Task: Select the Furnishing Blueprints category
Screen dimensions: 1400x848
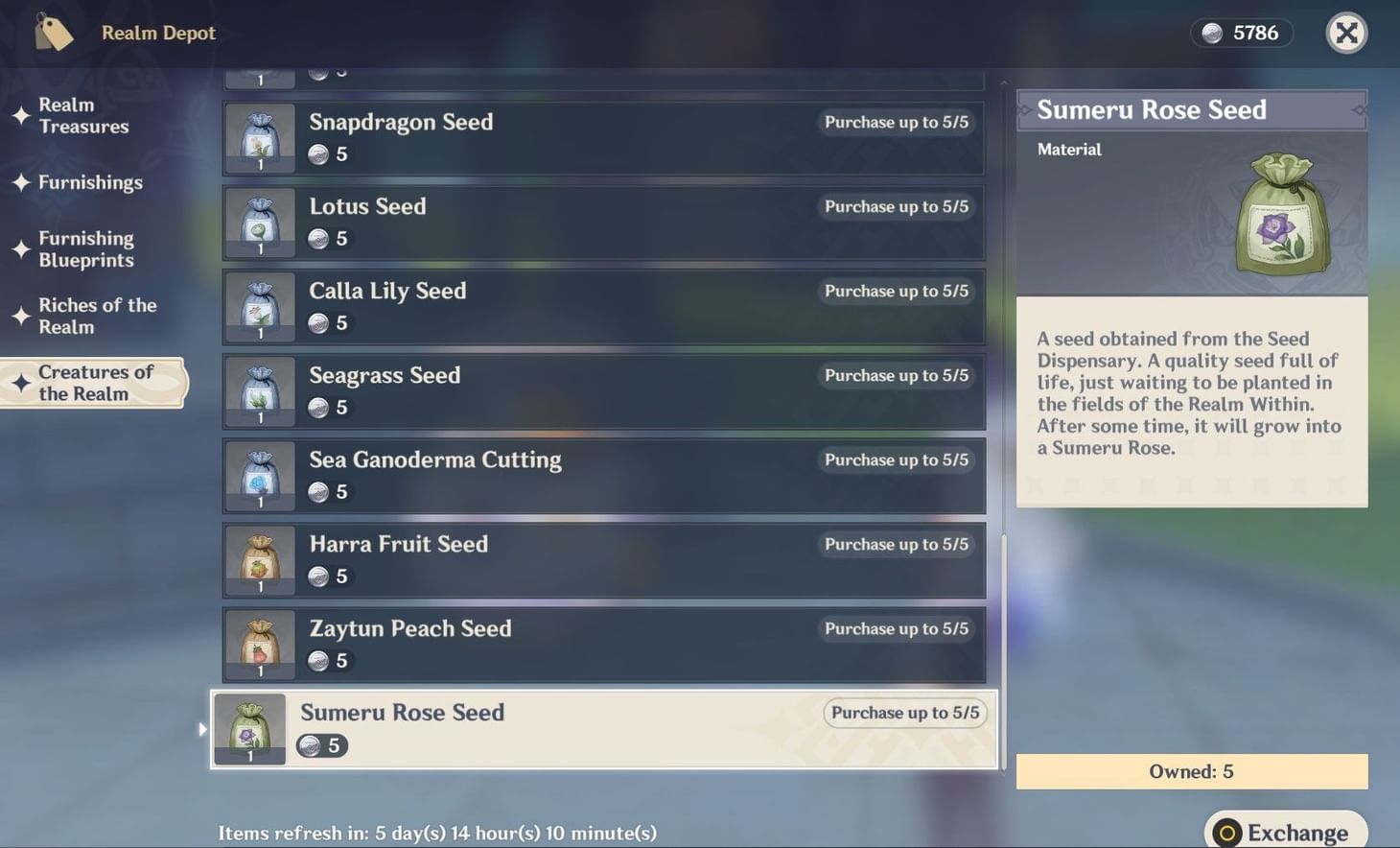Action: click(x=85, y=248)
